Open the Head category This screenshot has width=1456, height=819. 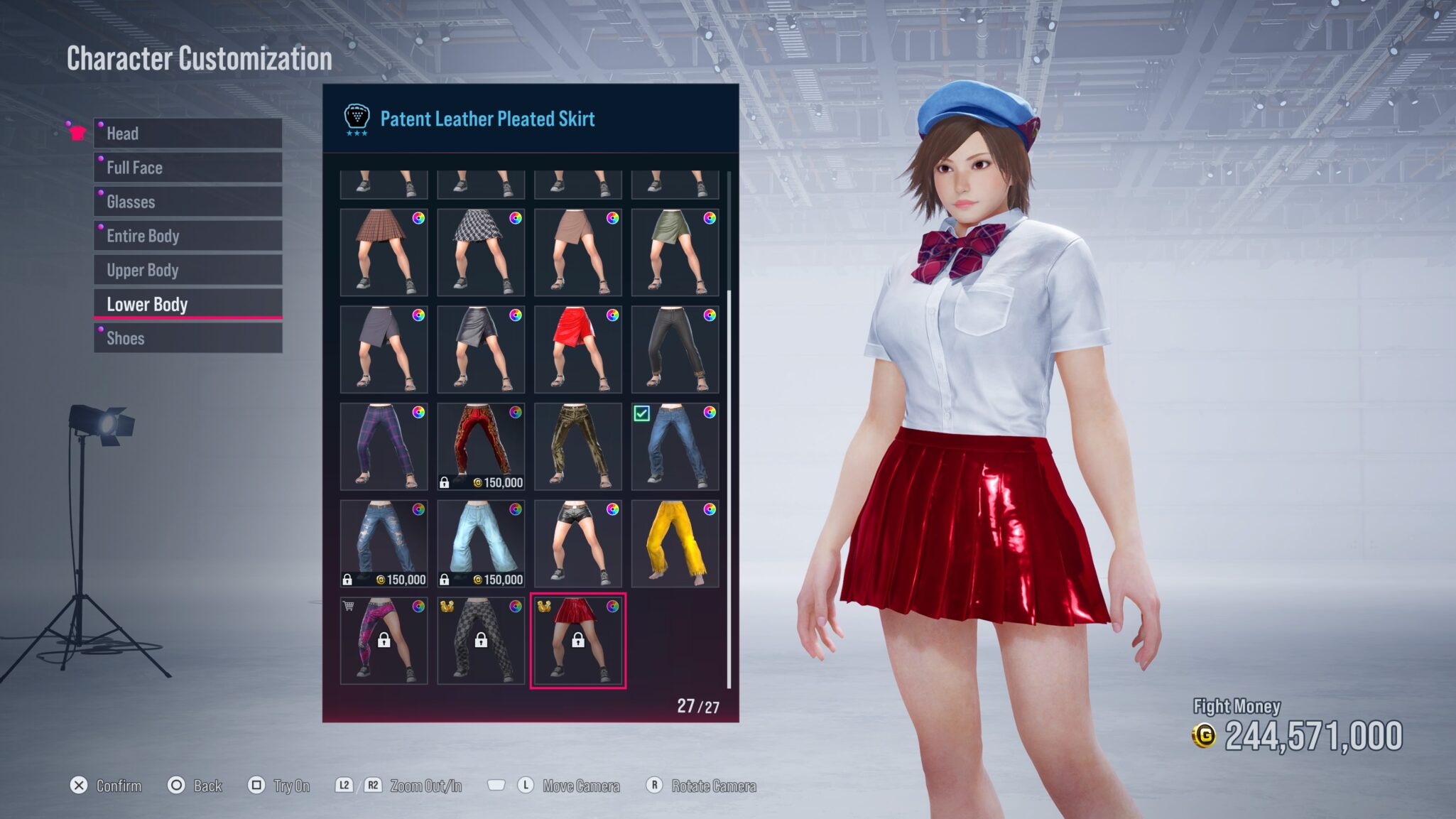tap(188, 134)
